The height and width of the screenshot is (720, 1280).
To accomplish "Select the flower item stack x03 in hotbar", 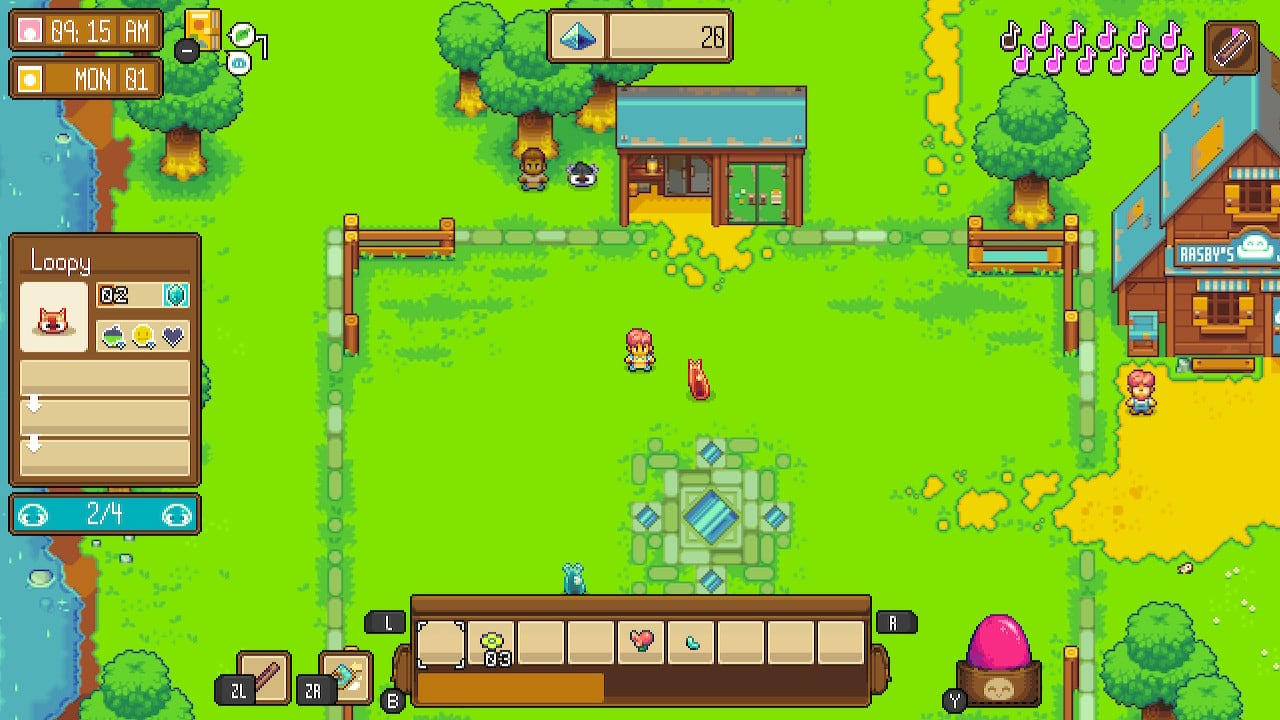I will (491, 639).
